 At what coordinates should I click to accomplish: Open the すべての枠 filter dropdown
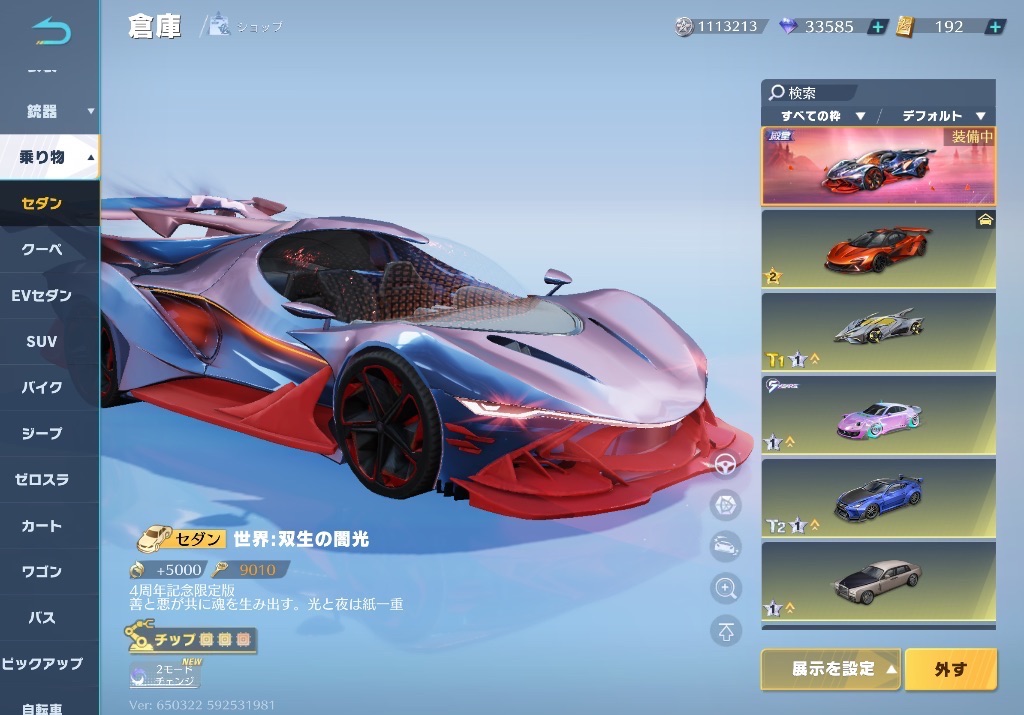coord(822,116)
